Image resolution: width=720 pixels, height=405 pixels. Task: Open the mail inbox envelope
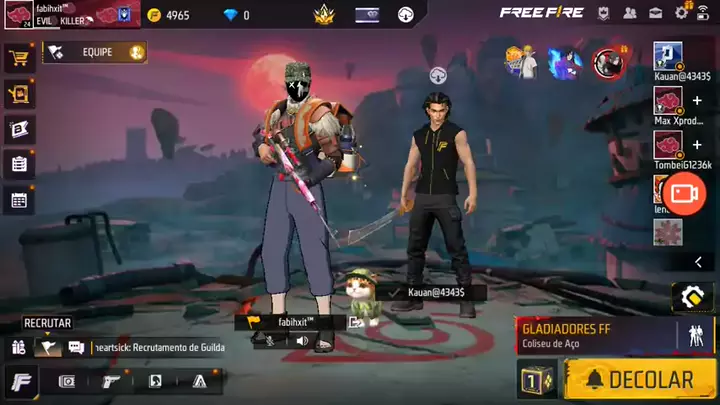pos(656,13)
